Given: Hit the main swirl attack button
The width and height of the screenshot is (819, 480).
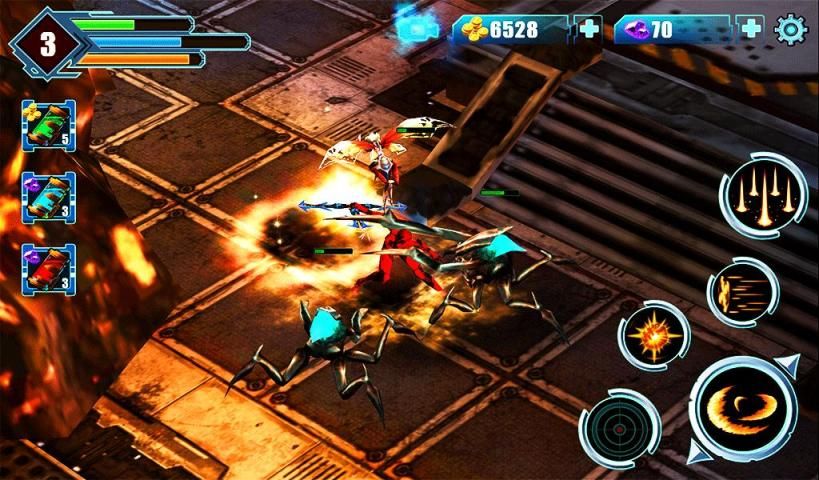Looking at the screenshot, I should pyautogui.click(x=743, y=407).
